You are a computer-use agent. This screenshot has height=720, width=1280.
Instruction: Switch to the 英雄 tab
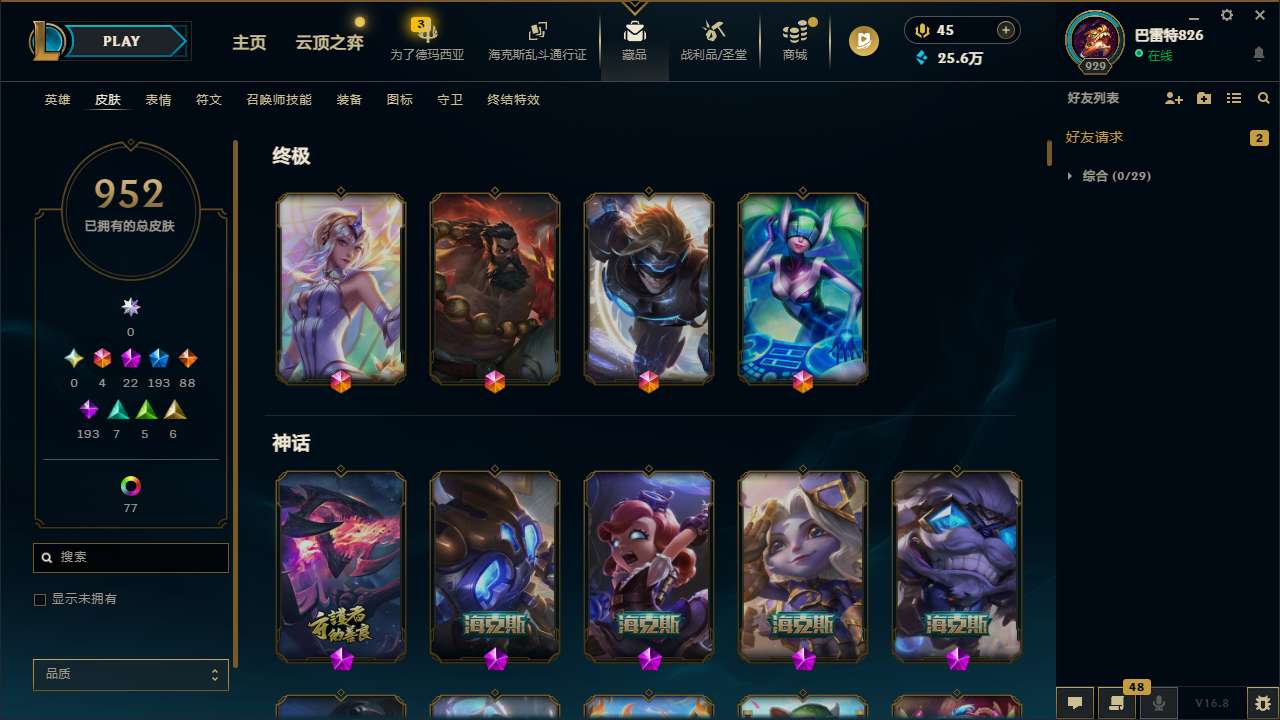pos(57,99)
